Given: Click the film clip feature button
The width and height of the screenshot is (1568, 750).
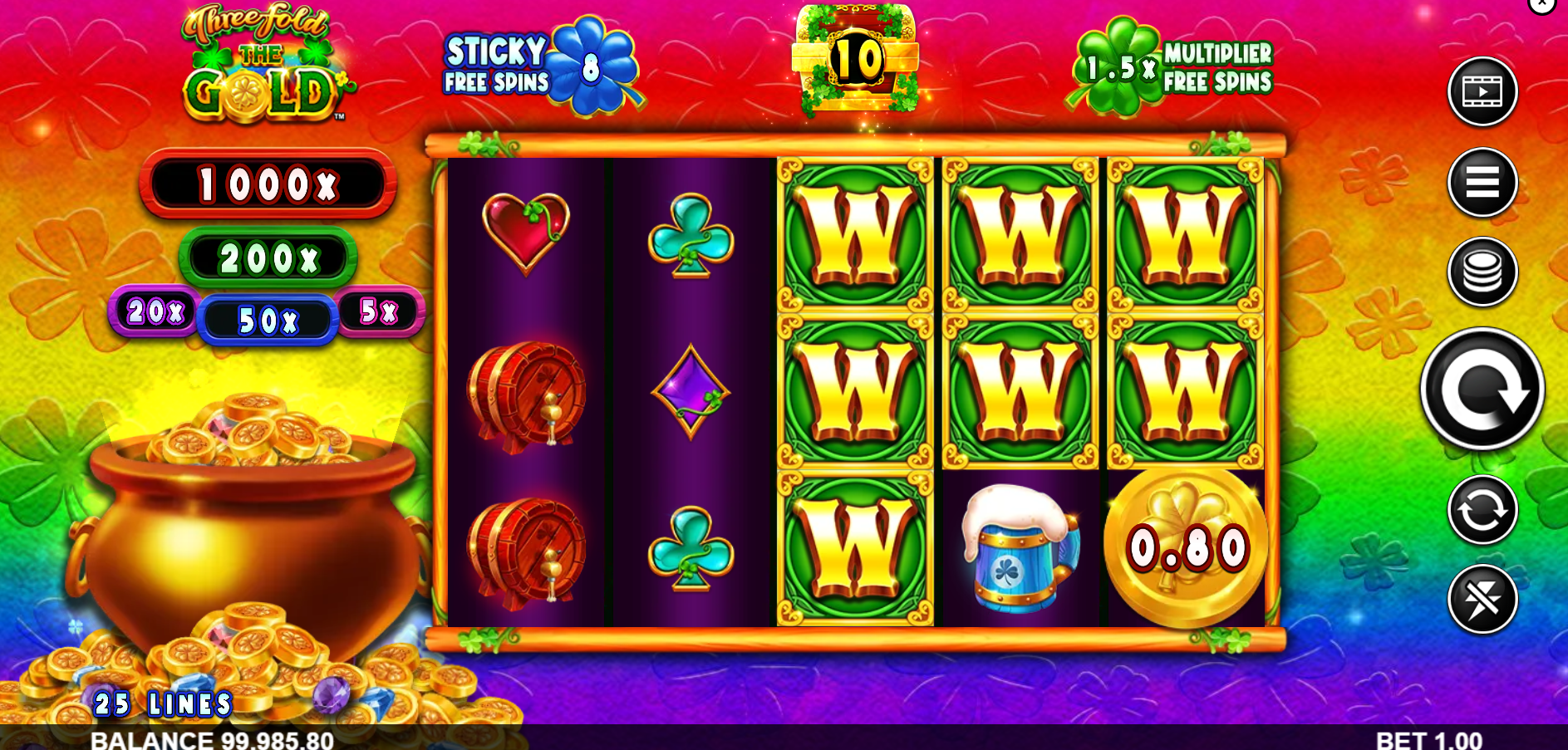Looking at the screenshot, I should pos(1482,91).
